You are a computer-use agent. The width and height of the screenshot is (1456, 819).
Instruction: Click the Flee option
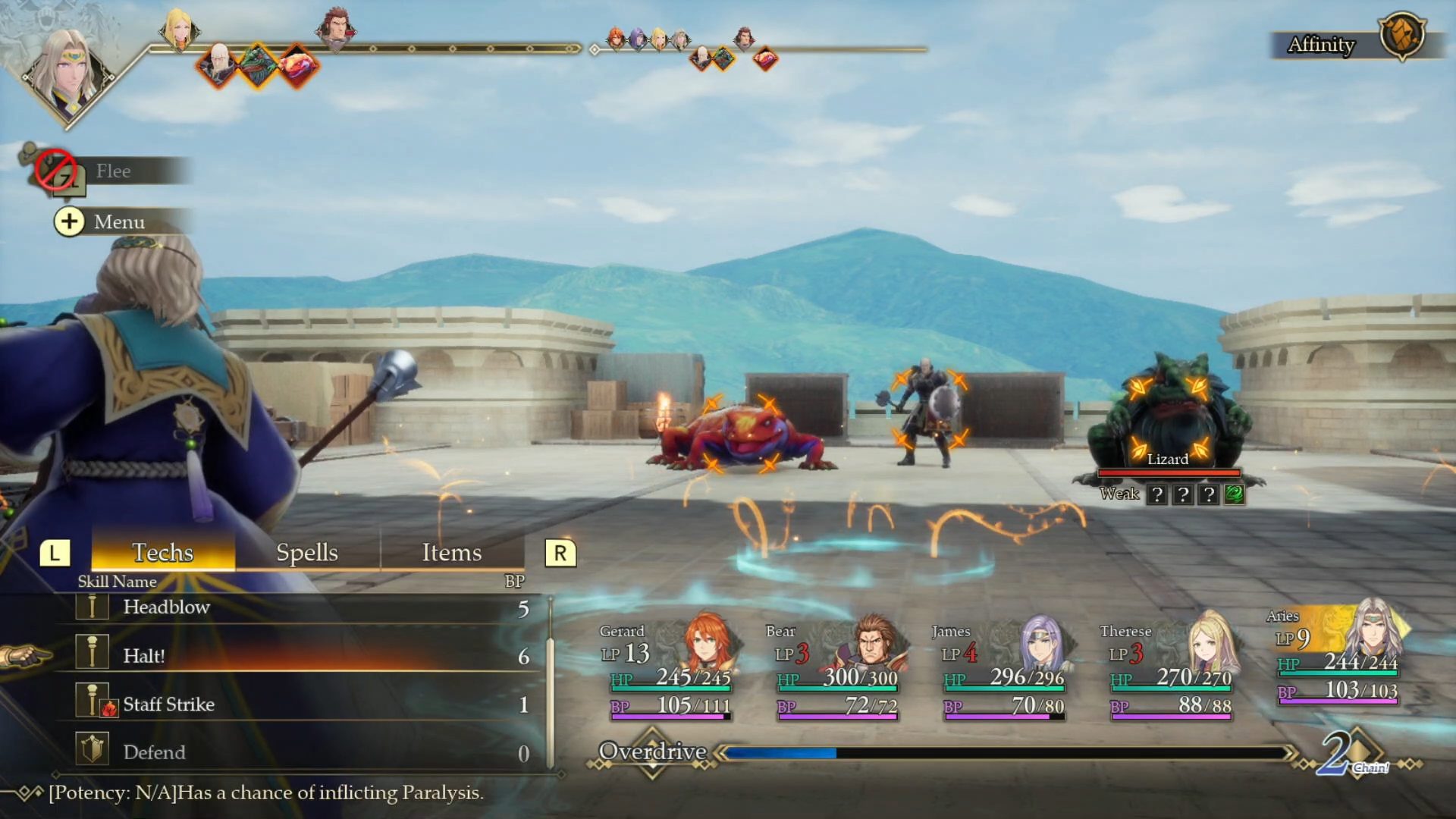[x=114, y=171]
